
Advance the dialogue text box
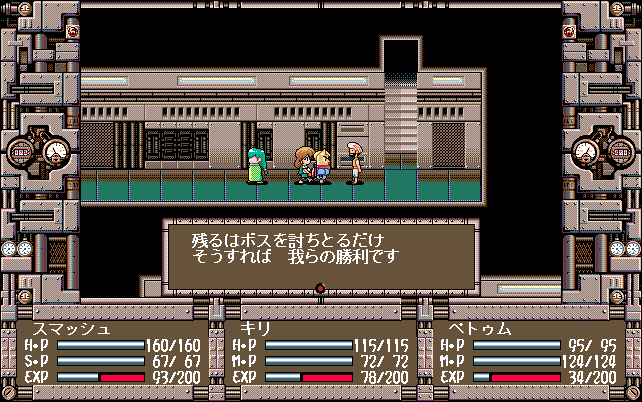click(320, 255)
